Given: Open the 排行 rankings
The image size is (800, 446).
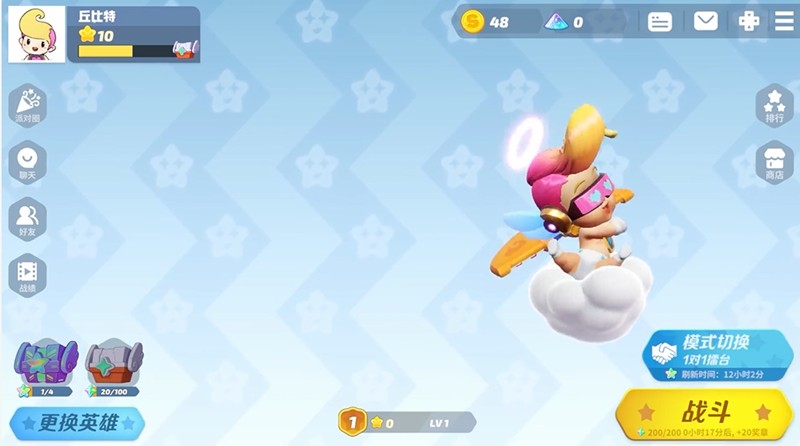Looking at the screenshot, I should (x=774, y=104).
